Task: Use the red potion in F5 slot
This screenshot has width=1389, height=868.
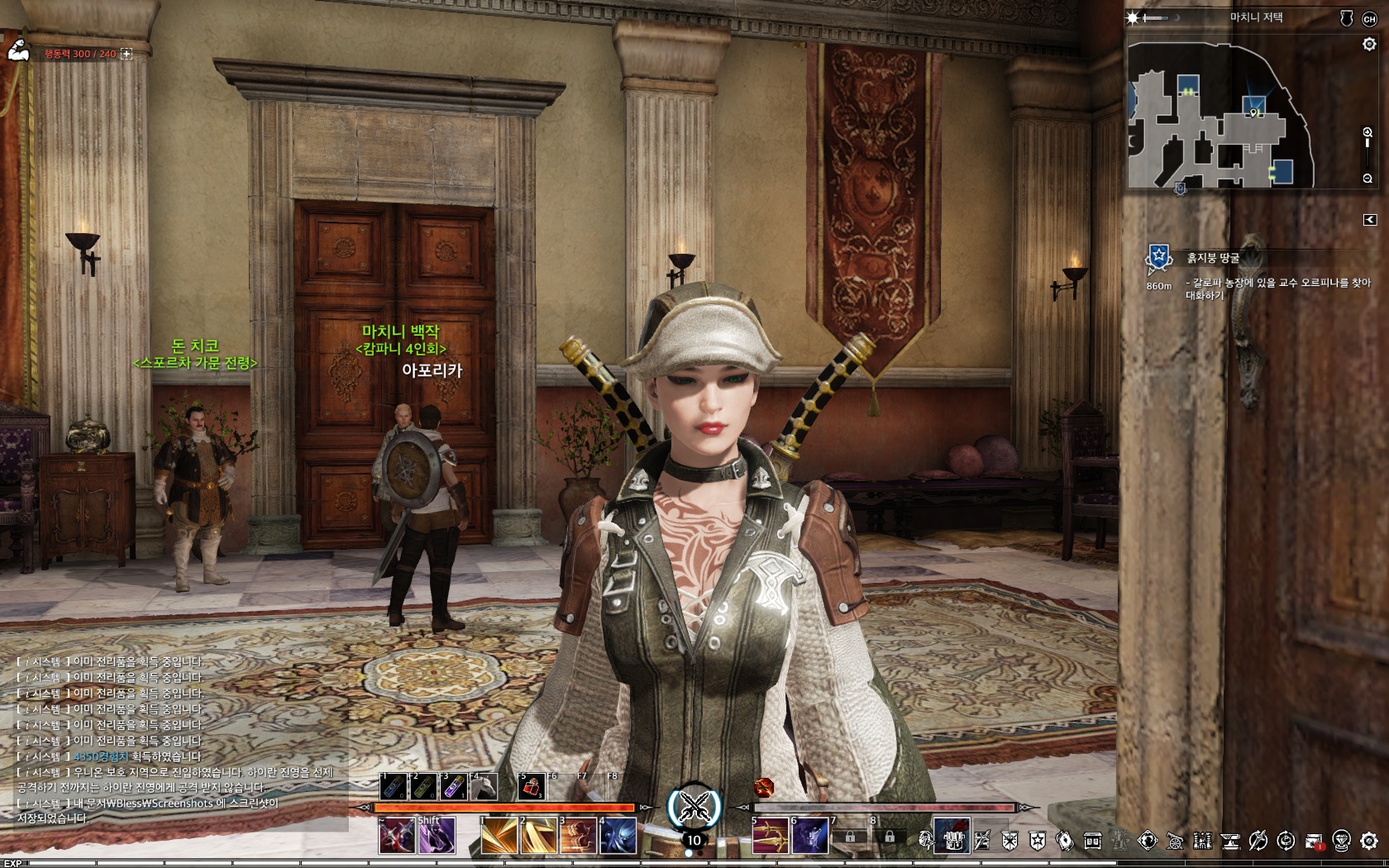Action: [x=531, y=787]
